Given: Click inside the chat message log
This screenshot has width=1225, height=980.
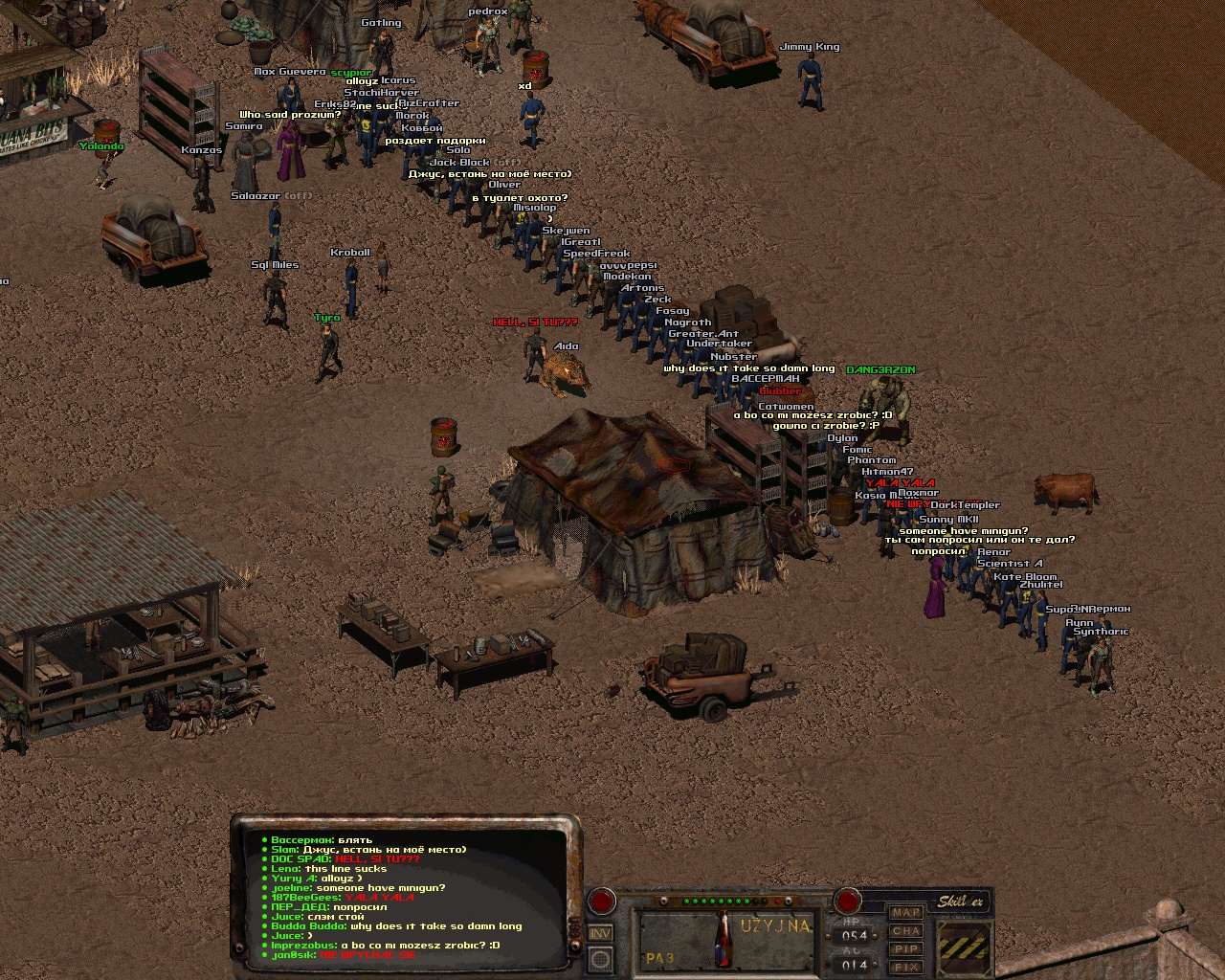Looking at the screenshot, I should (402, 897).
